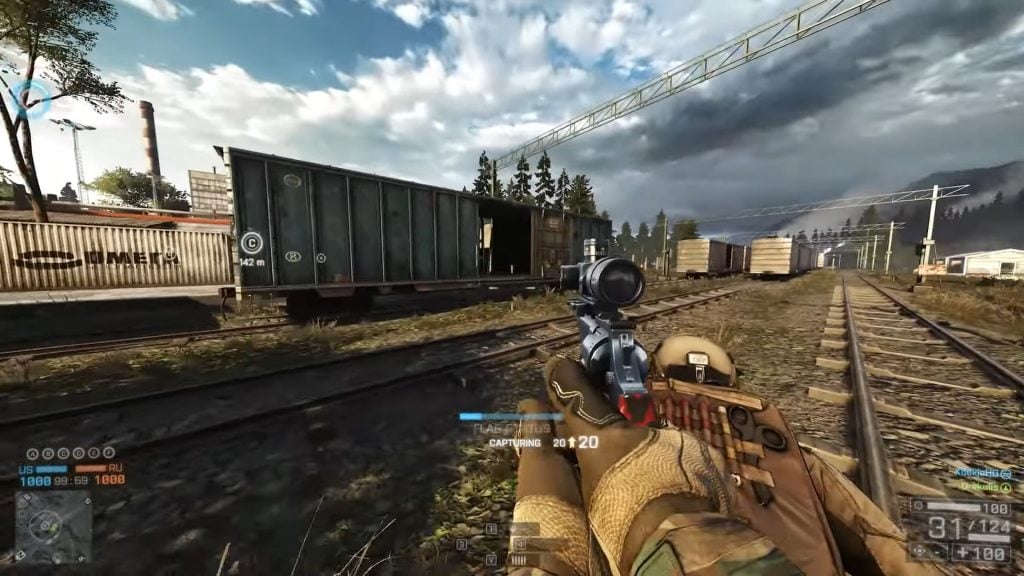Viewport: 1024px width, 576px height.
Task: Click the blue circular objective marker by the tree
Action: pos(31,98)
